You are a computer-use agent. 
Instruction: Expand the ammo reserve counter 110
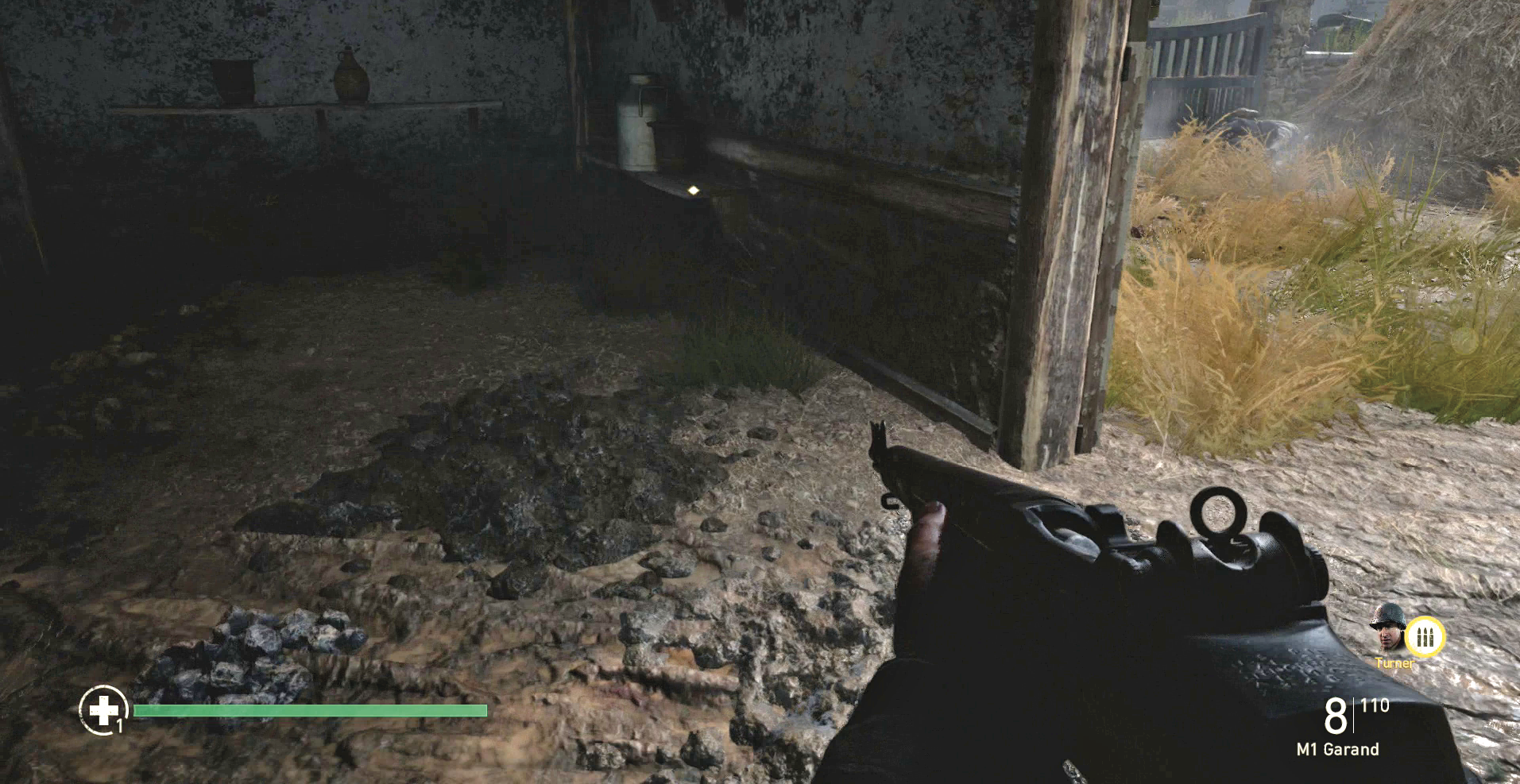point(1374,705)
